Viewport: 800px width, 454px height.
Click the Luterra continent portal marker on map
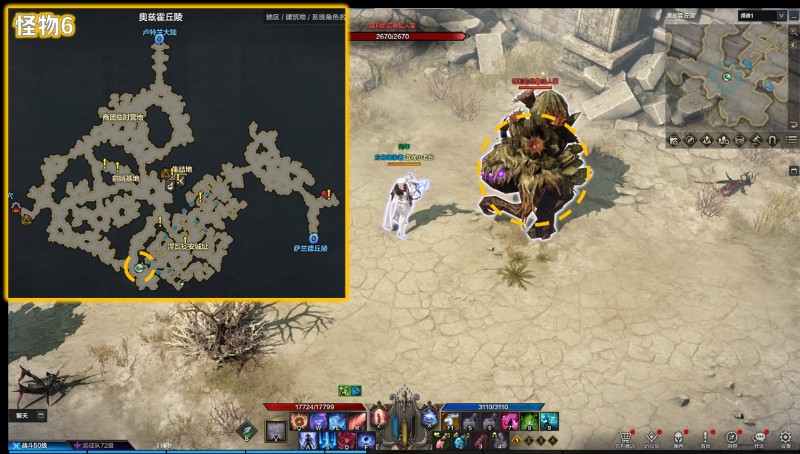159,42
